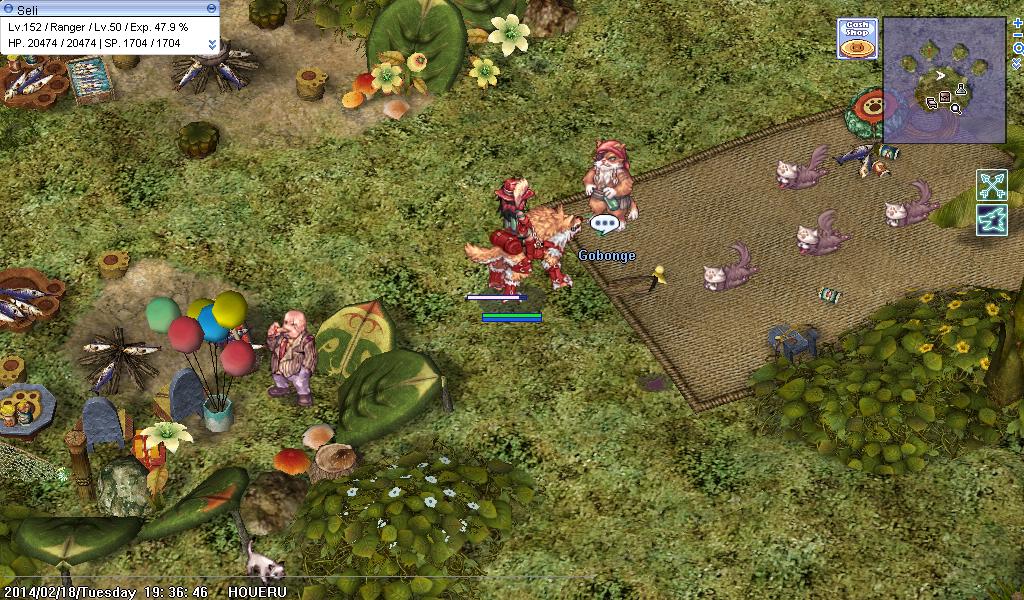This screenshot has width=1024, height=600.
Task: Click the paw-shaped island minimap
Action: tap(944, 79)
